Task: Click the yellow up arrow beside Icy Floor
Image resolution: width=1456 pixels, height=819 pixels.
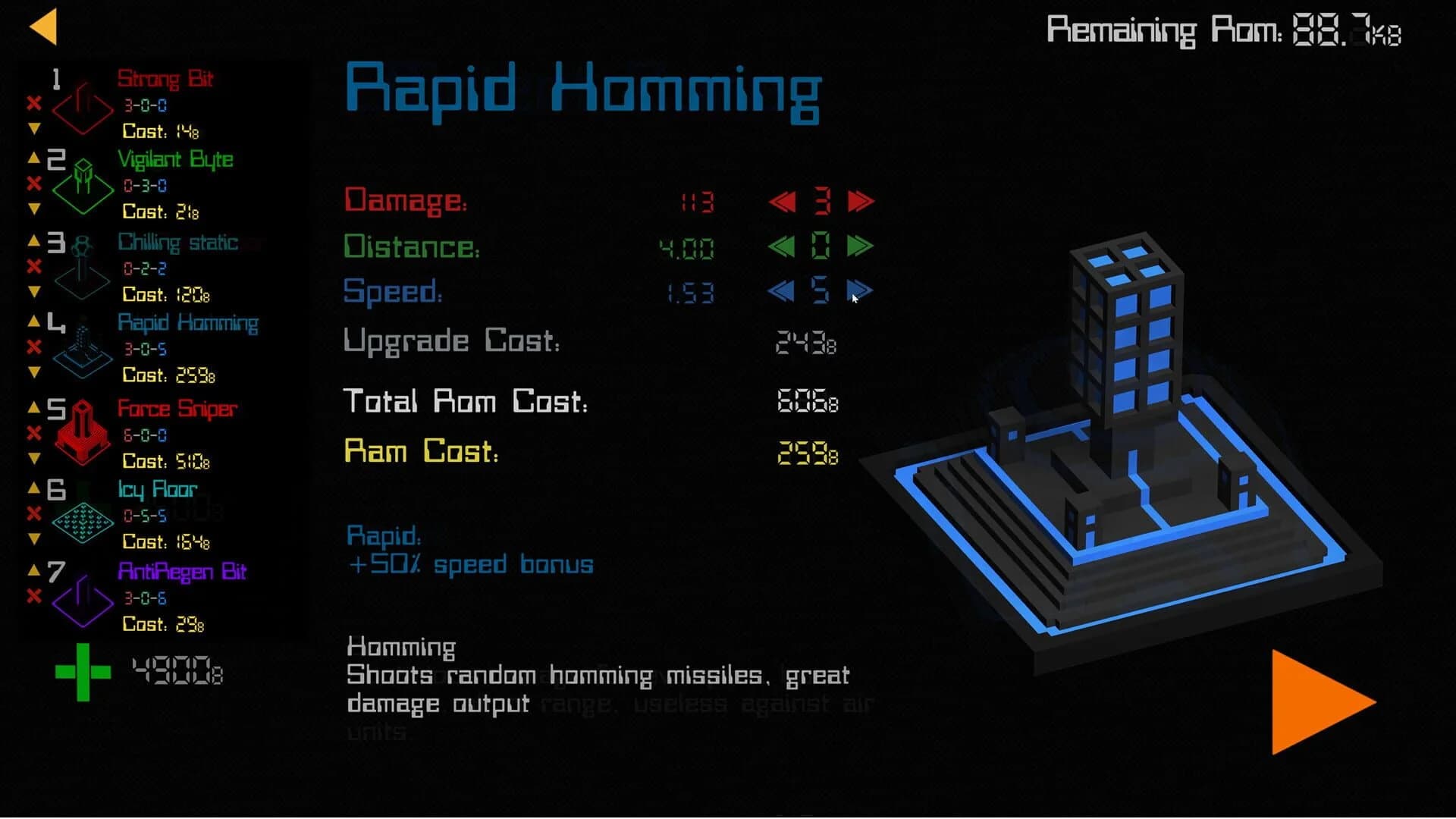Action: coord(33,489)
